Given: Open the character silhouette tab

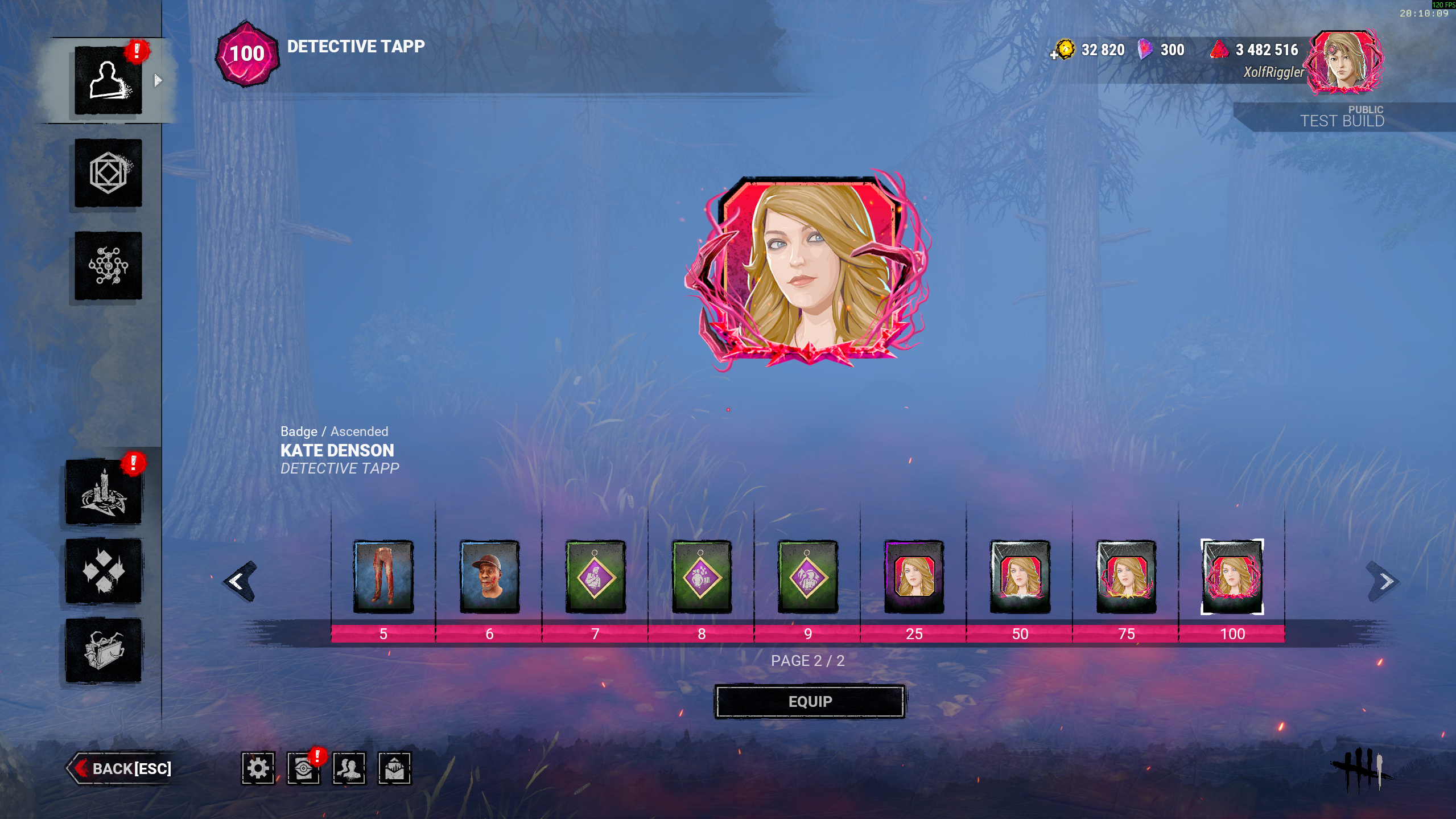Looking at the screenshot, I should 108,80.
